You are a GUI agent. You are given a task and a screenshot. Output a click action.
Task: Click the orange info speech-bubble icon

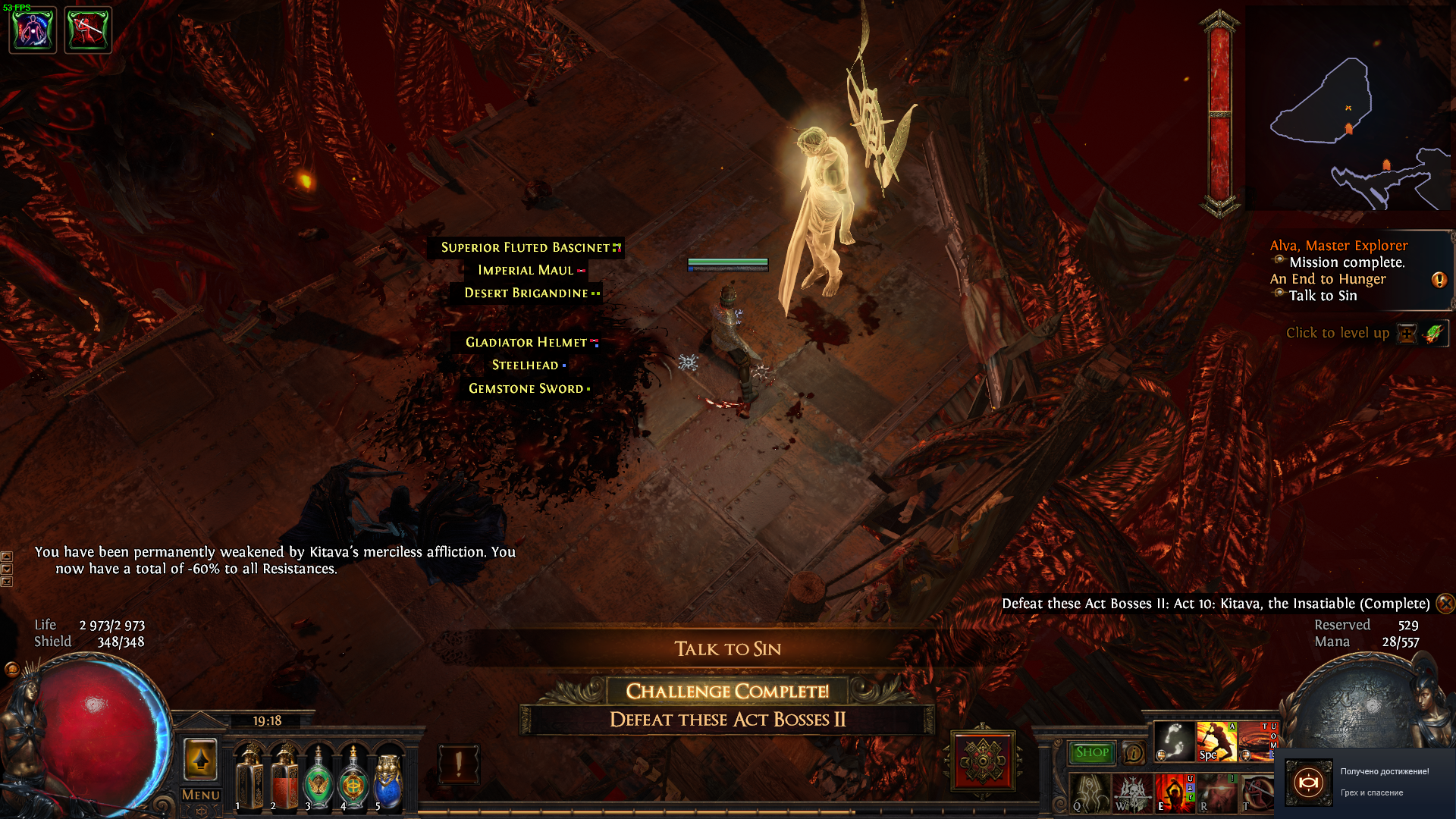(x=1134, y=753)
